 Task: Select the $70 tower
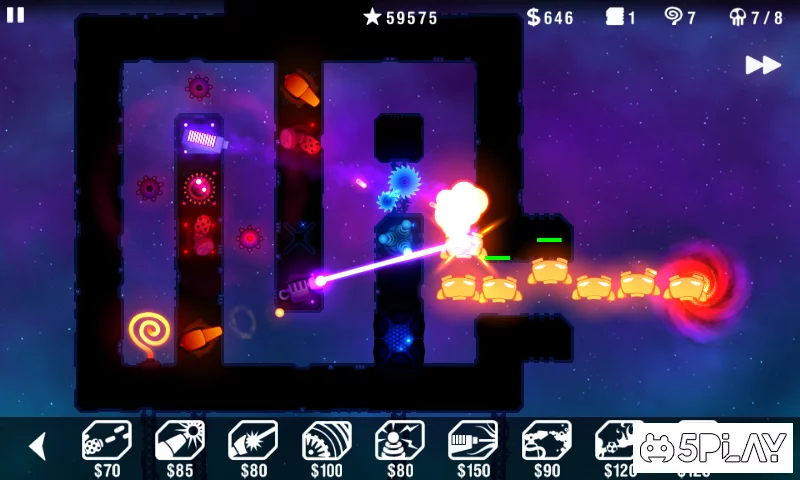click(106, 442)
